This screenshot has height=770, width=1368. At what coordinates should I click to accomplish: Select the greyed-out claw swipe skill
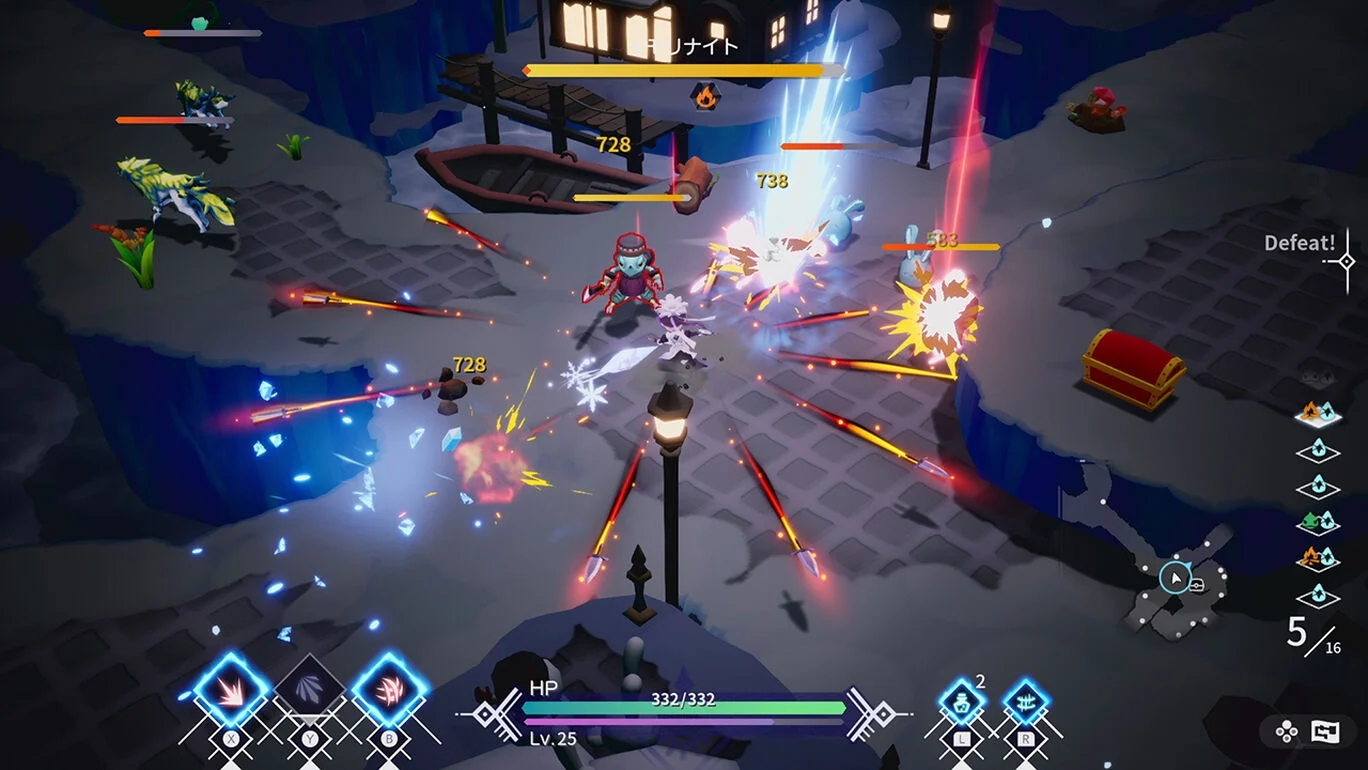pos(309,691)
